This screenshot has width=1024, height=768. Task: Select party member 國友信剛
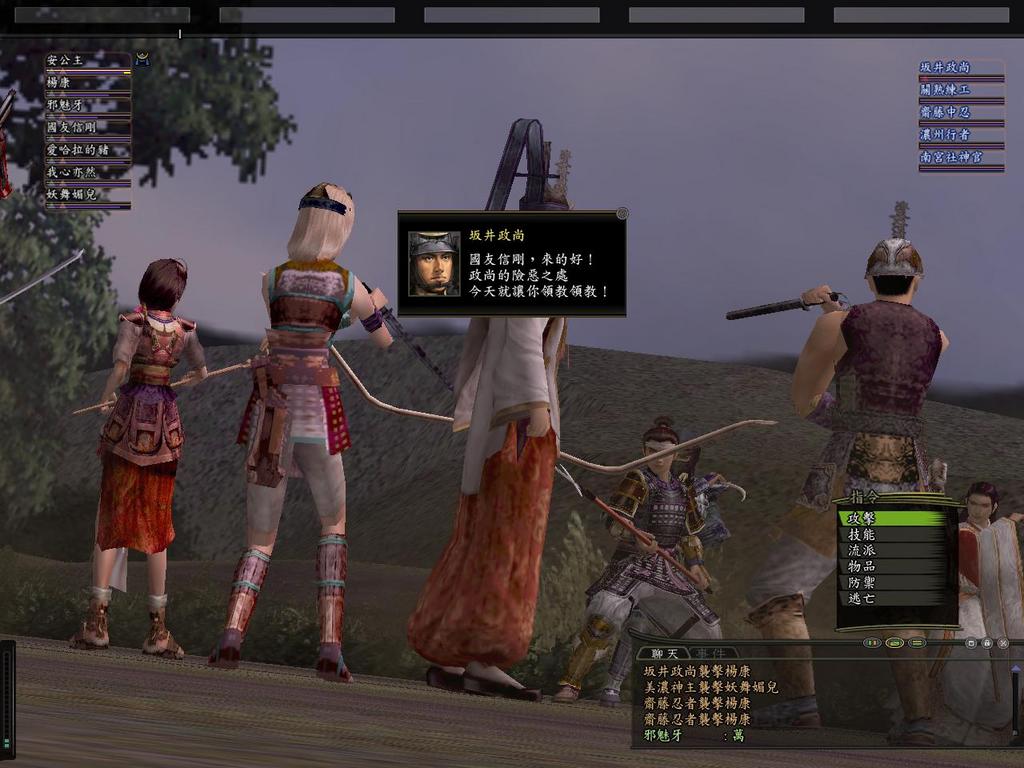tap(87, 128)
